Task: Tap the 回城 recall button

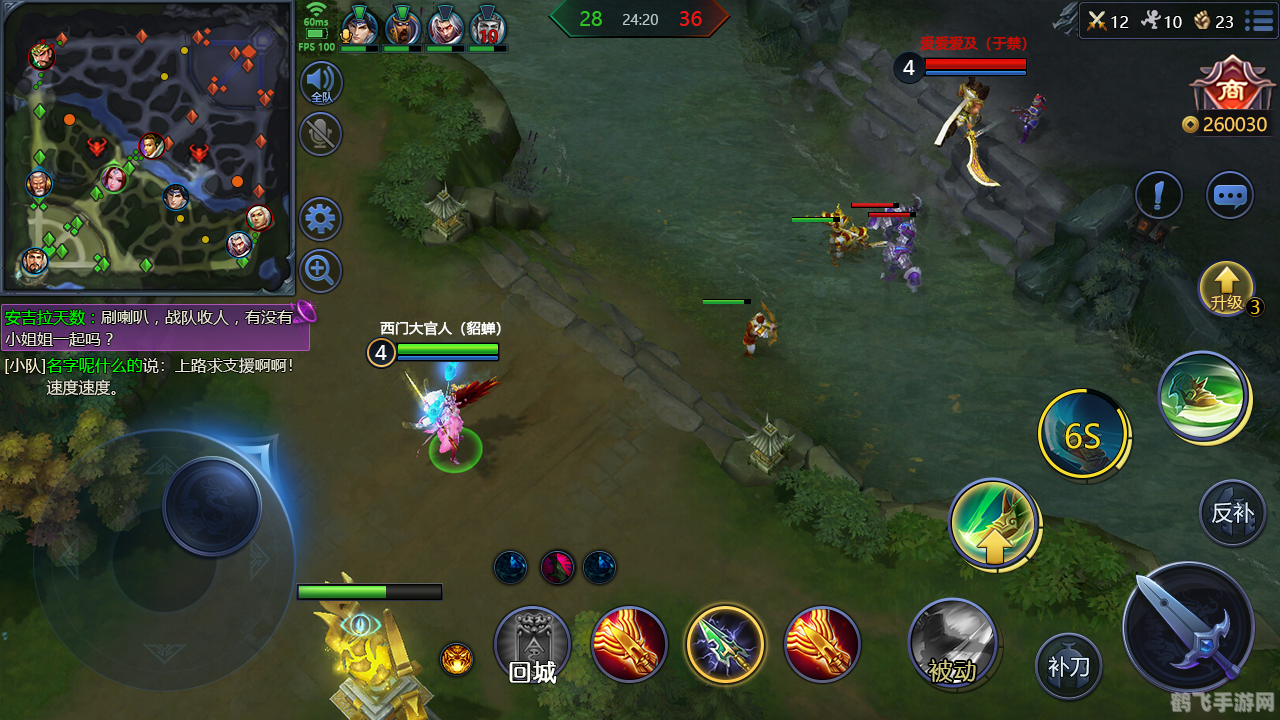Action: 532,645
